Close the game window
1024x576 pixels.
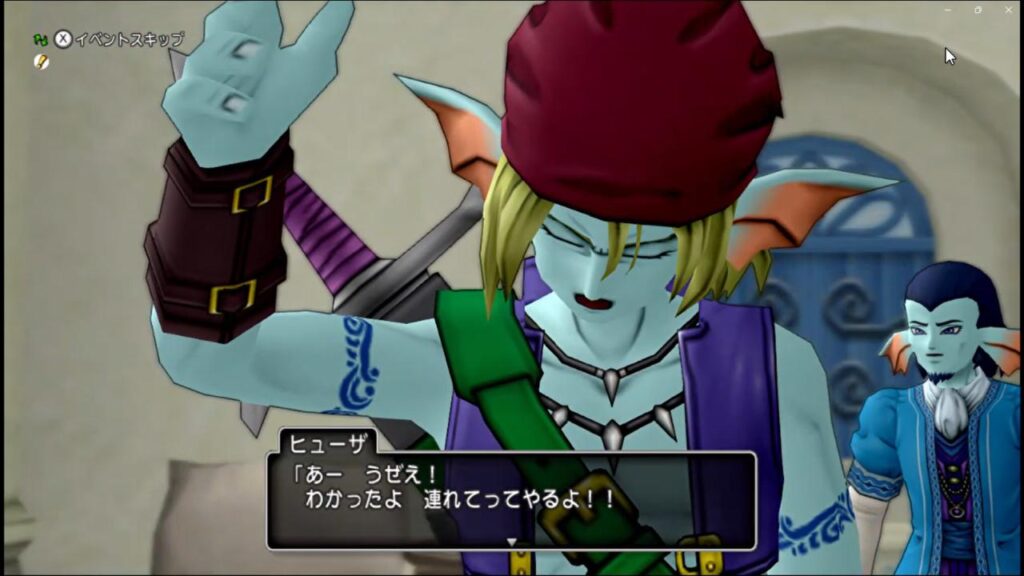(x=1007, y=9)
